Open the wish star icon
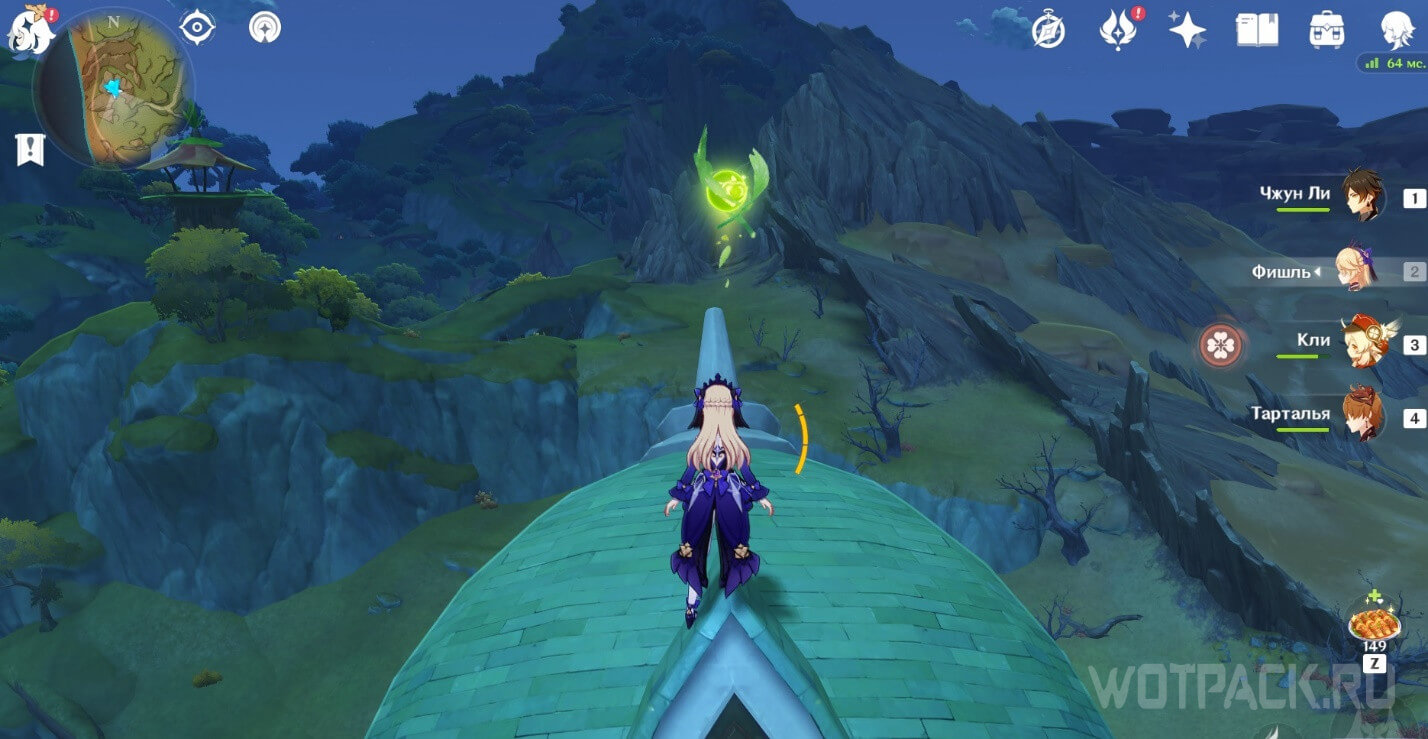 (x=1187, y=30)
